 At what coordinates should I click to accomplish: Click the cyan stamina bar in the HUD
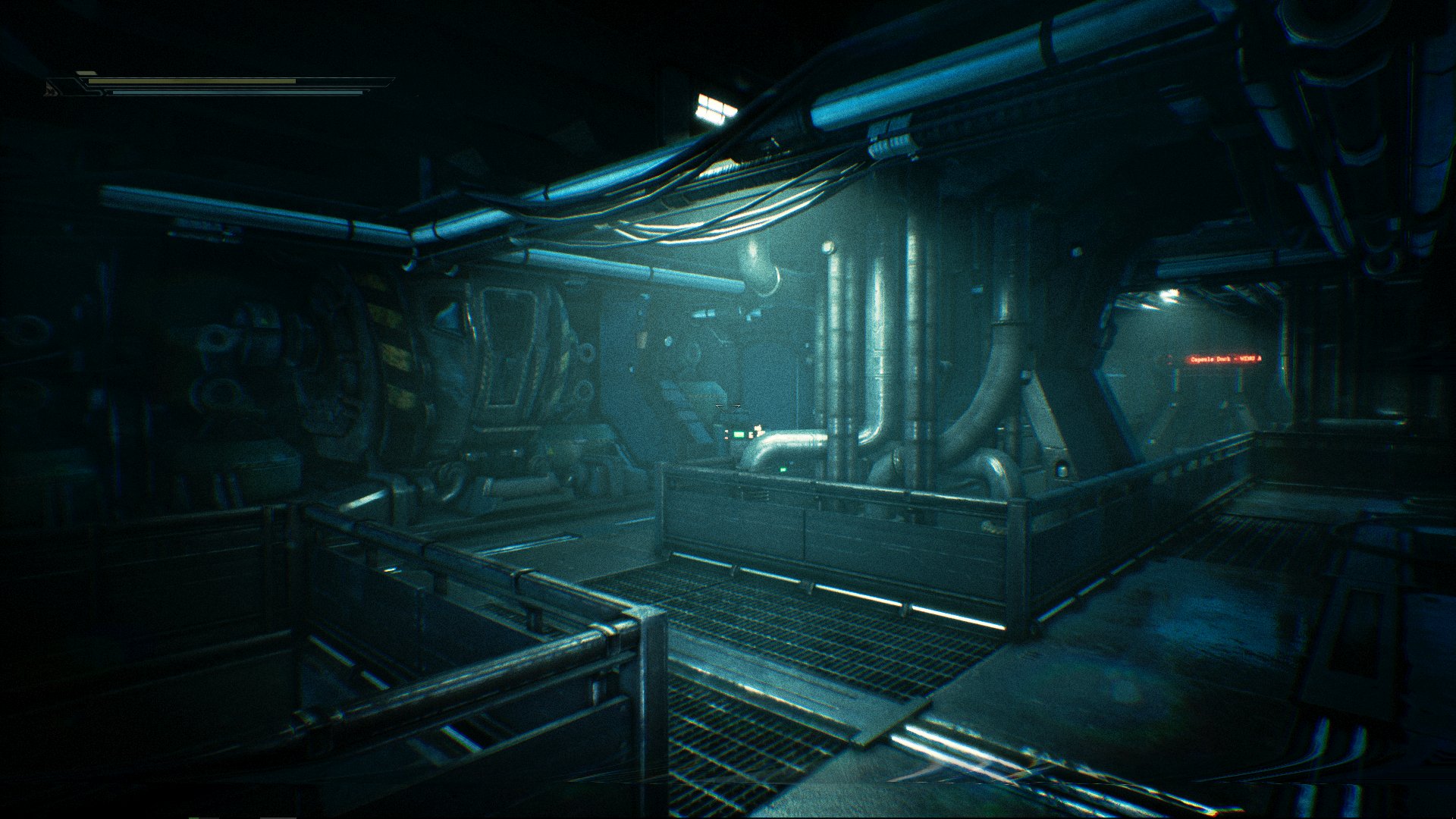[227, 93]
